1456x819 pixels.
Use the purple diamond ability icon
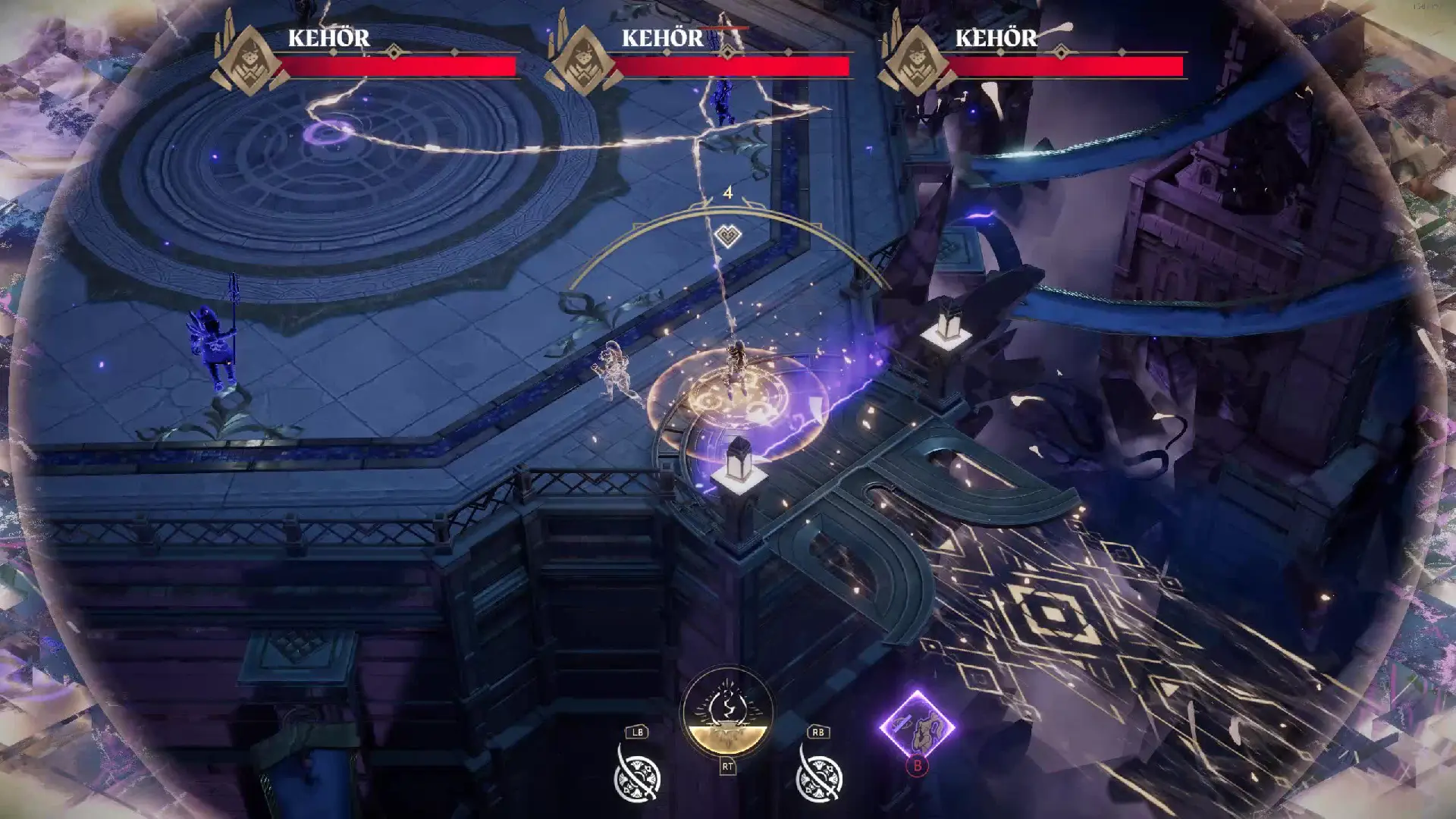(917, 726)
